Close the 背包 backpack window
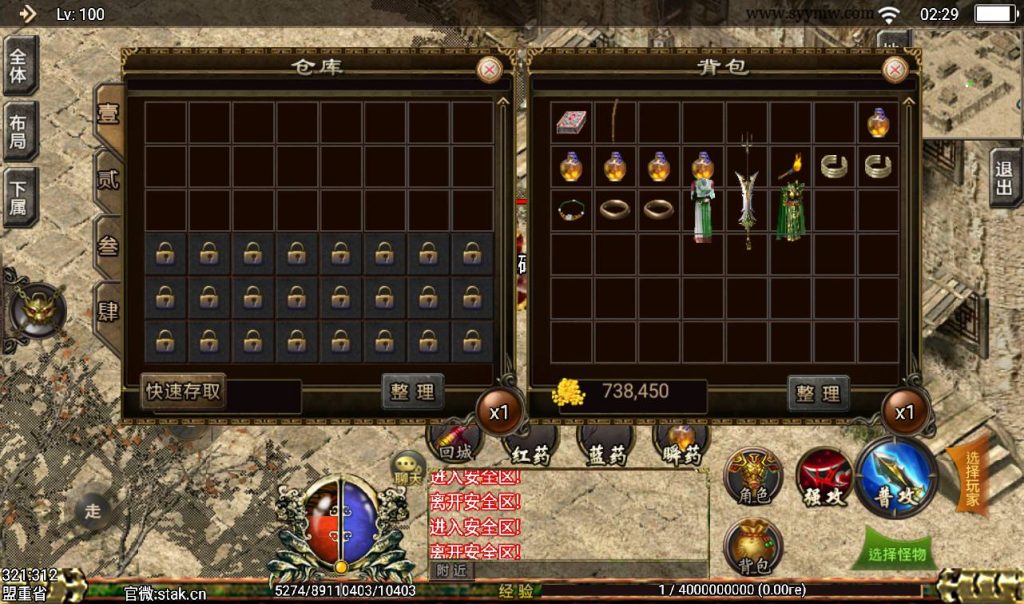Viewport: 1024px width, 604px height. tap(895, 69)
